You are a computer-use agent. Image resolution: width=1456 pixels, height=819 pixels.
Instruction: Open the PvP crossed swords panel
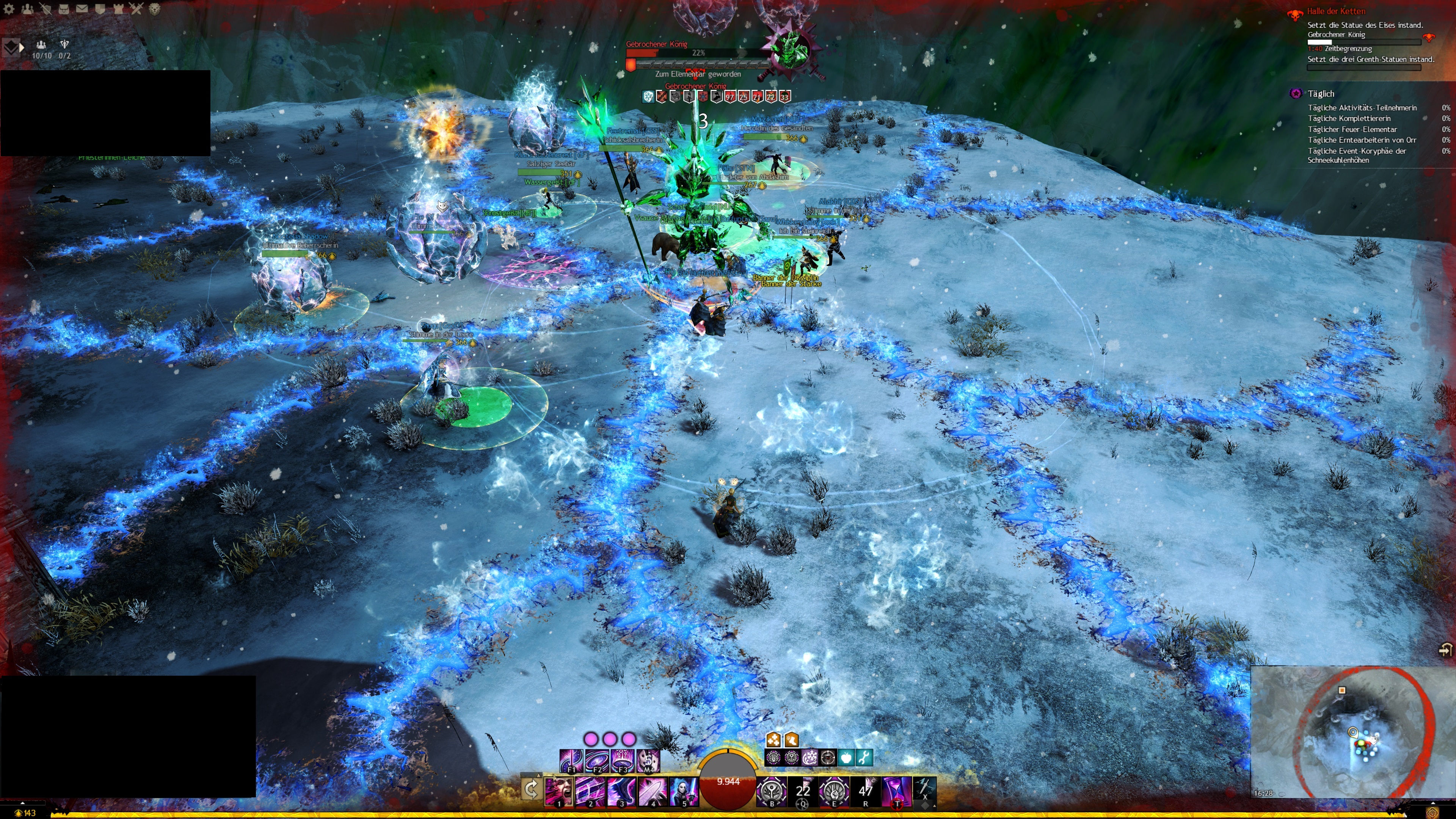point(136,8)
